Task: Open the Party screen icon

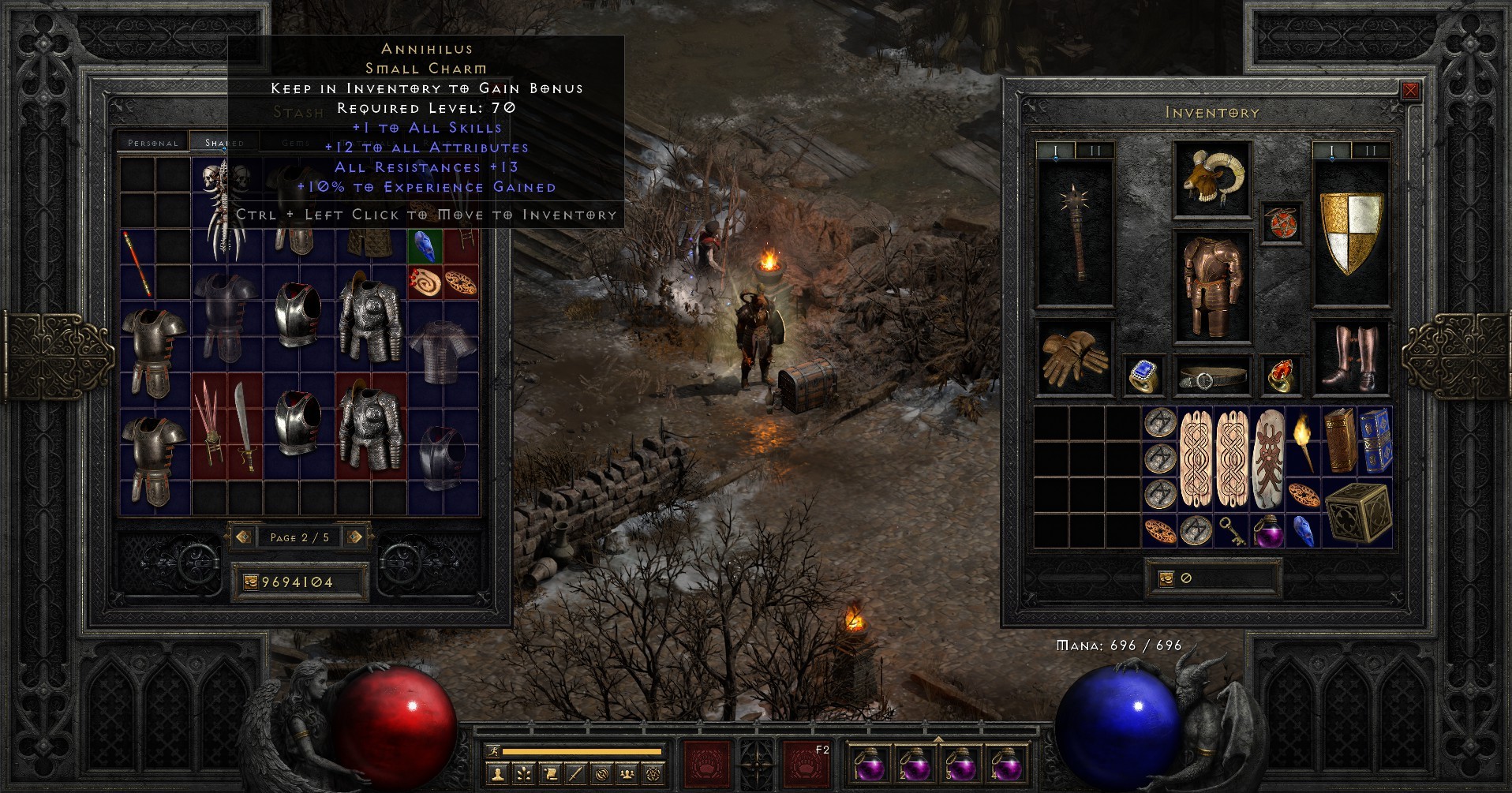Action: coord(627,775)
